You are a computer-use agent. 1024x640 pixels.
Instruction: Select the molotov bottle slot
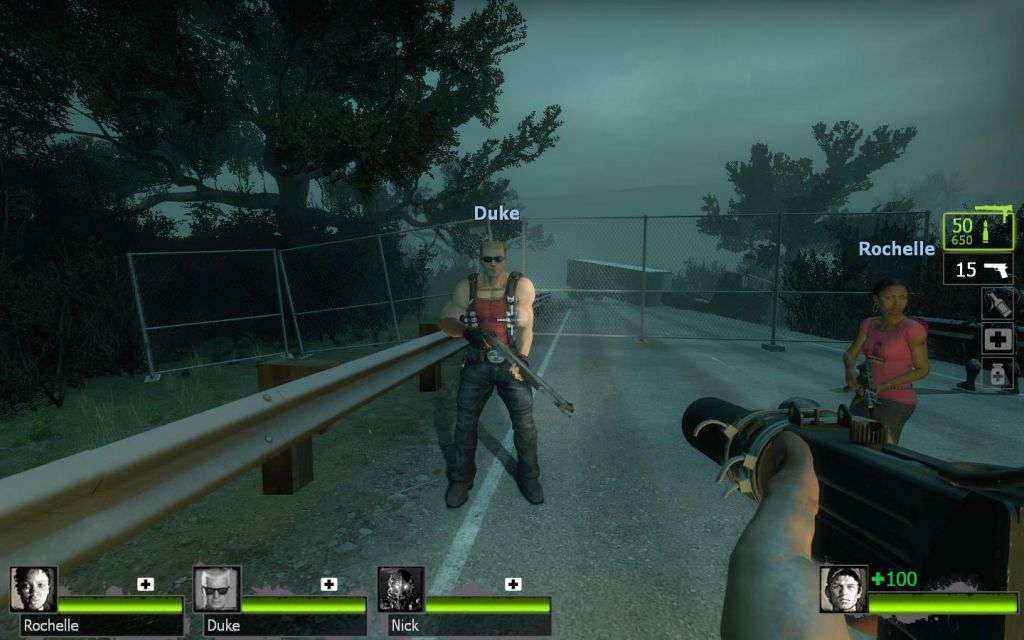coord(998,304)
